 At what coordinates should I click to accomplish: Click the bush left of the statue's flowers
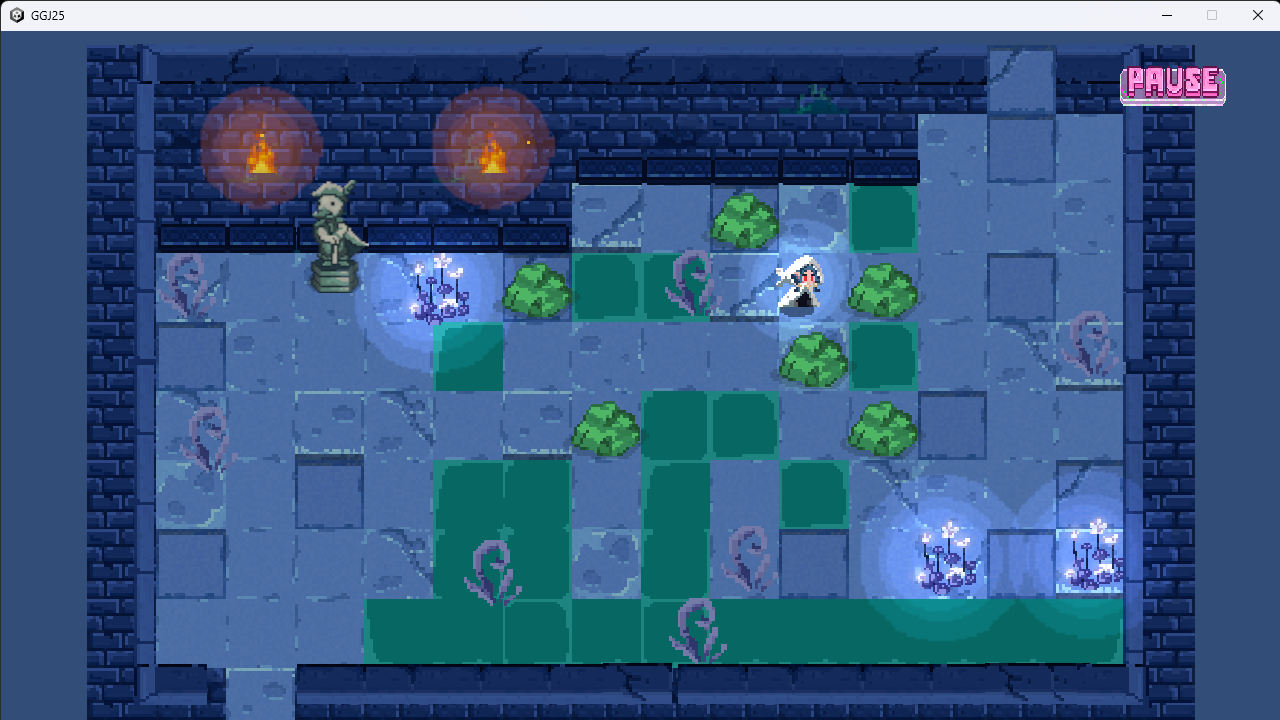540,290
